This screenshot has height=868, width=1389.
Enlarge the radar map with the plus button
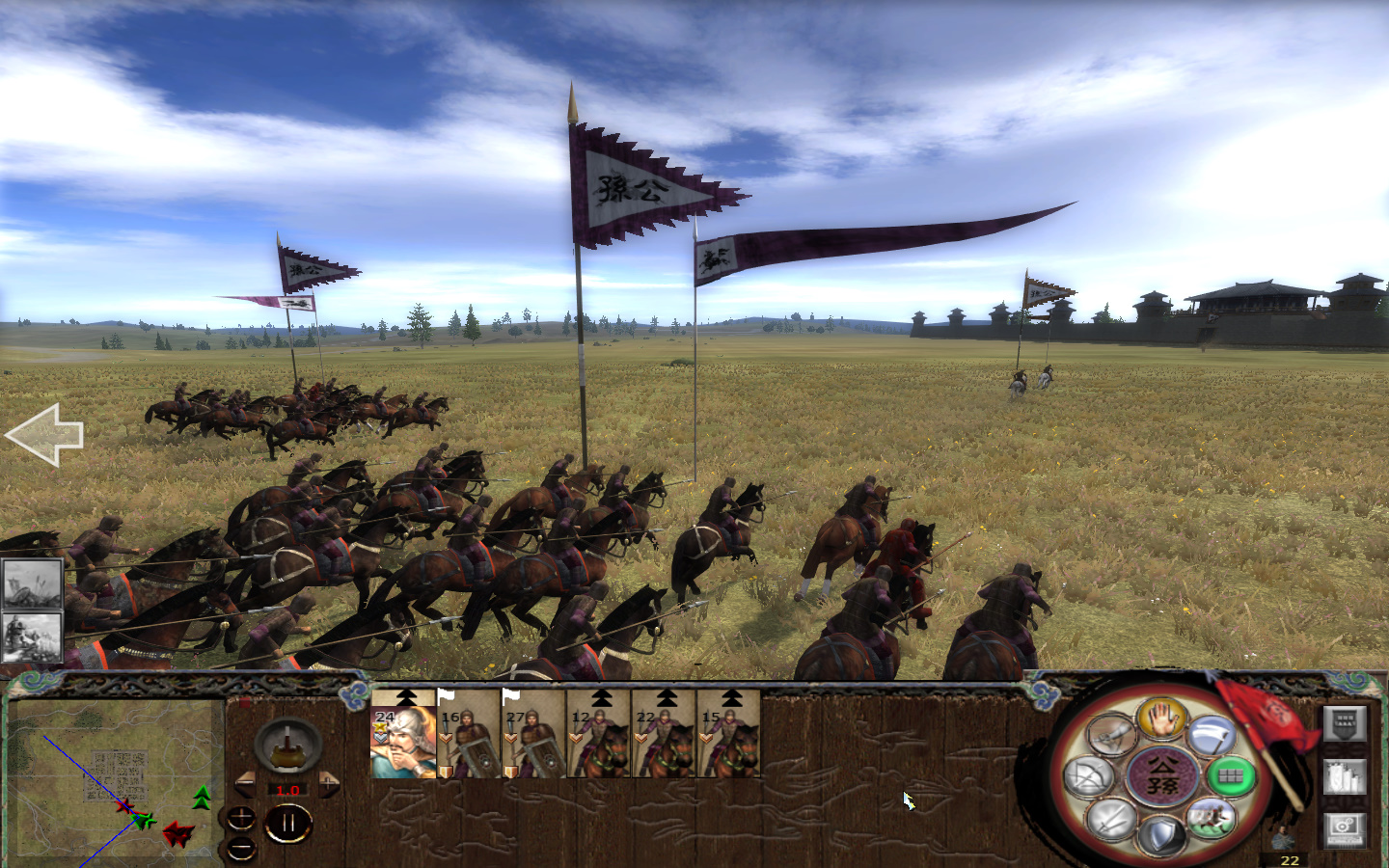tap(241, 816)
